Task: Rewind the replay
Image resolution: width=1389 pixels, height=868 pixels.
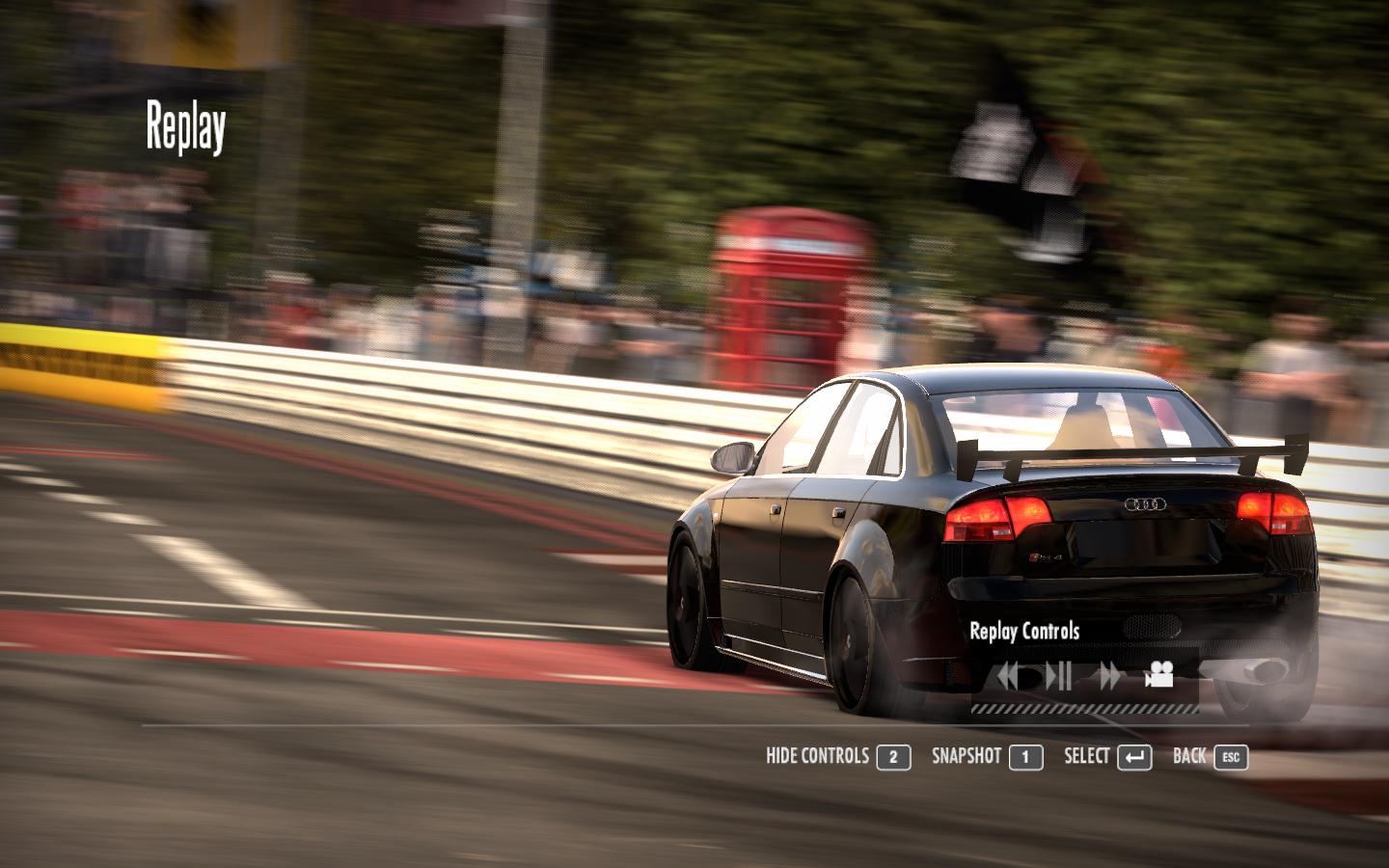Action: pos(1009,676)
